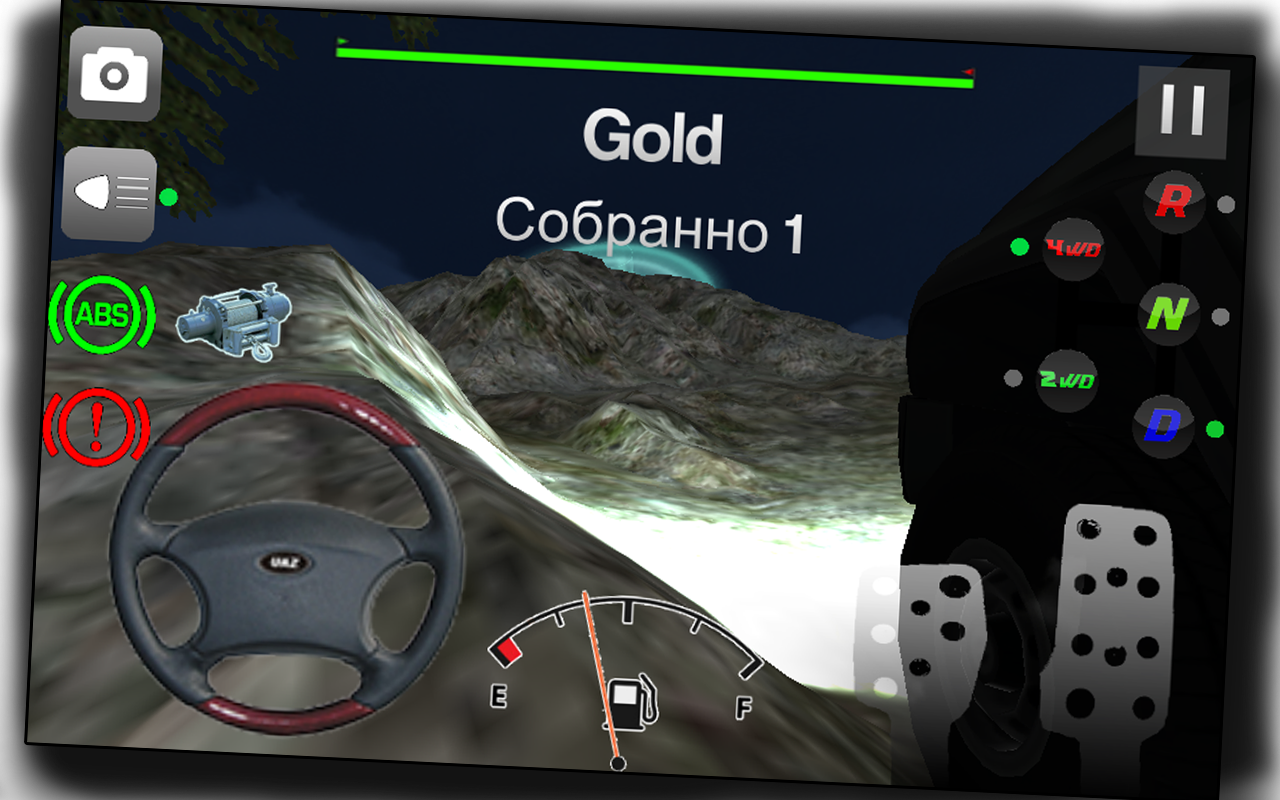The image size is (1280, 800).
Task: Switch to 2WD mode
Action: click(1066, 381)
